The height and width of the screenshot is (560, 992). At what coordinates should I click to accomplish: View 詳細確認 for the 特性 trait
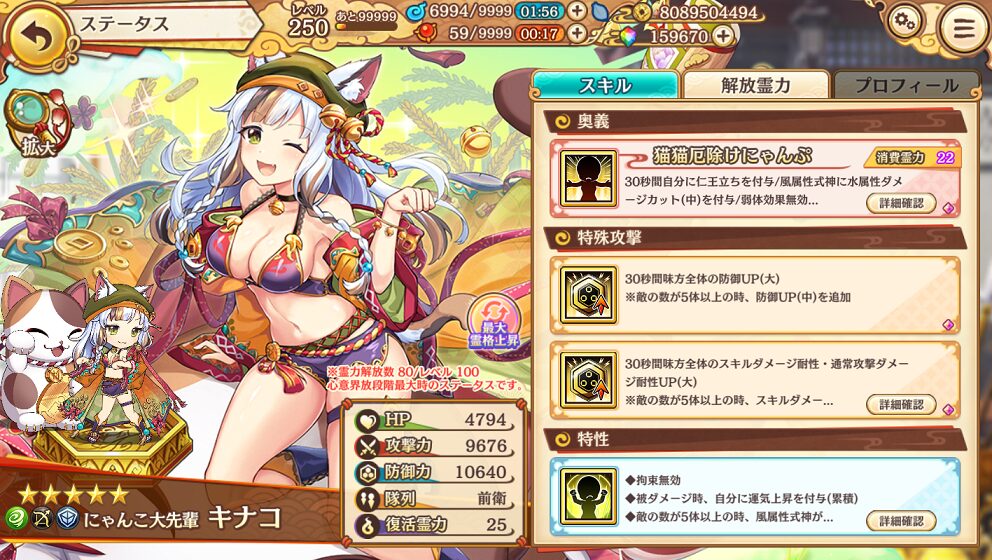coord(901,520)
